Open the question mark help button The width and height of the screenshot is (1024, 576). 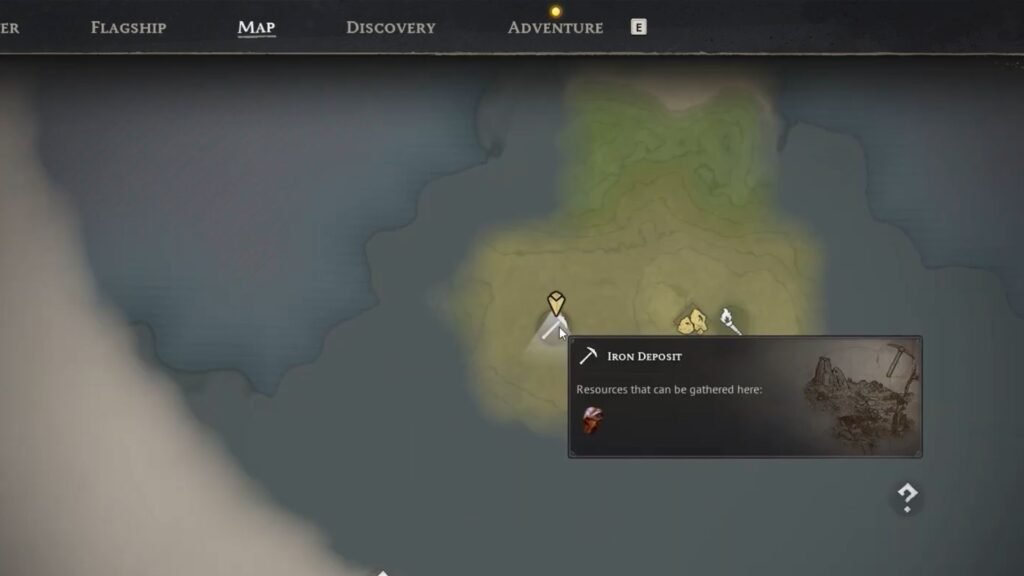907,497
